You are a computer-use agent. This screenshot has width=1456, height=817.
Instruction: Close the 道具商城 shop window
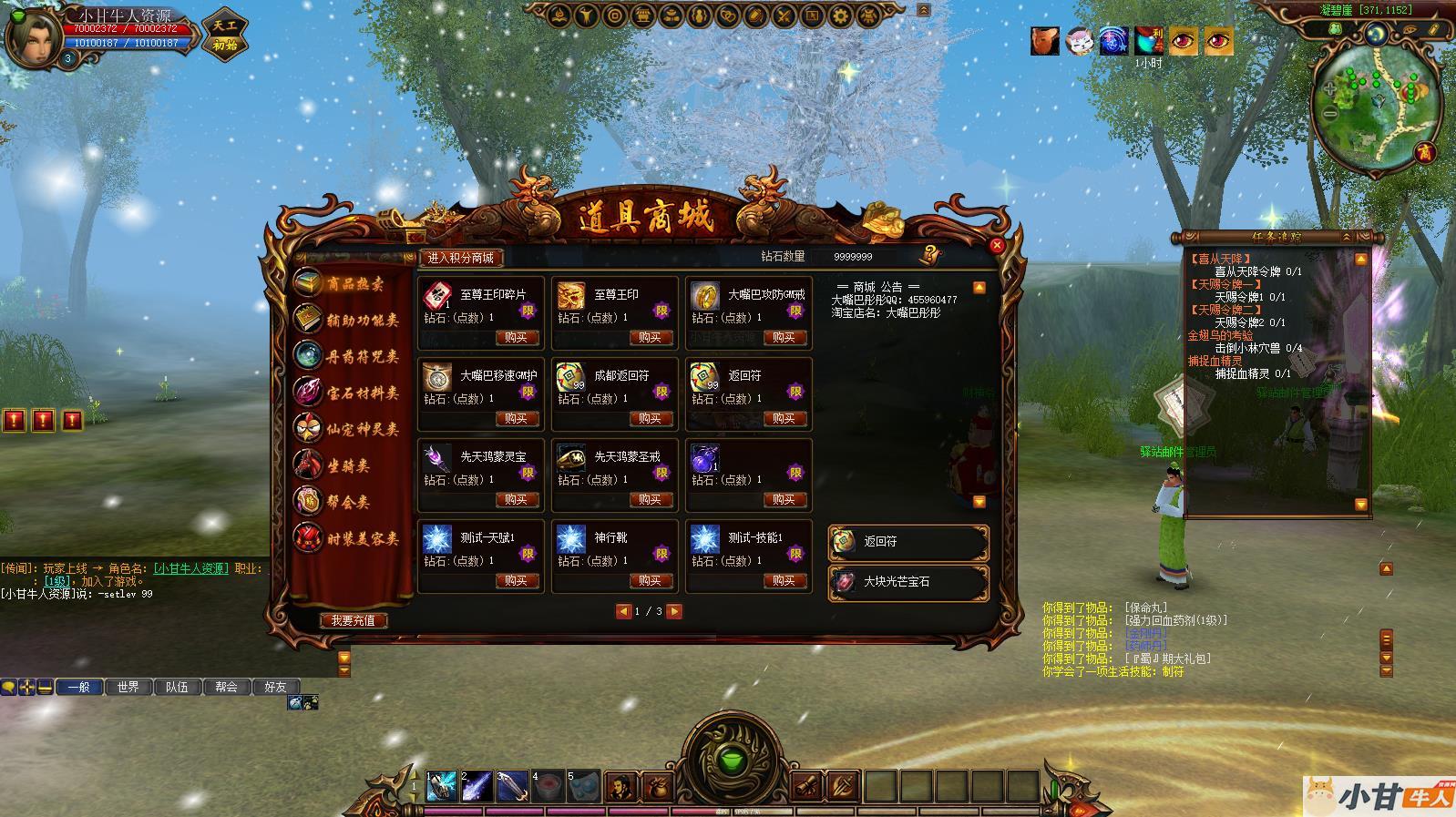tap(996, 245)
